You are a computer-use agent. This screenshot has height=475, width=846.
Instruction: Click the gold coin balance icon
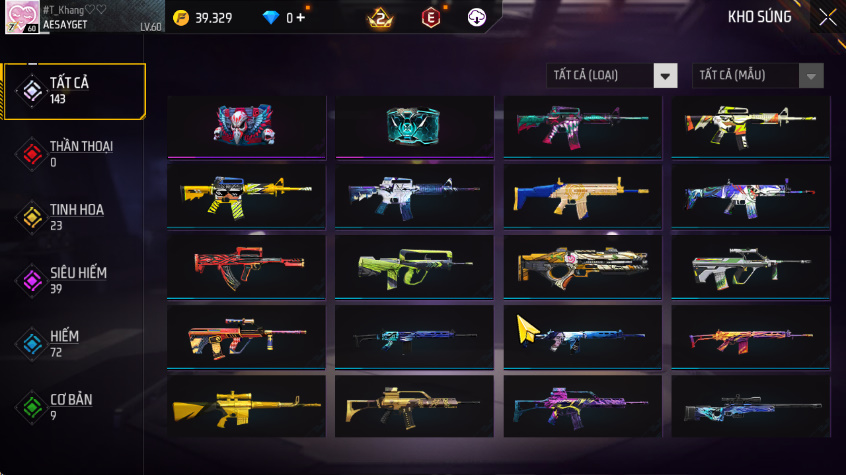pos(181,18)
